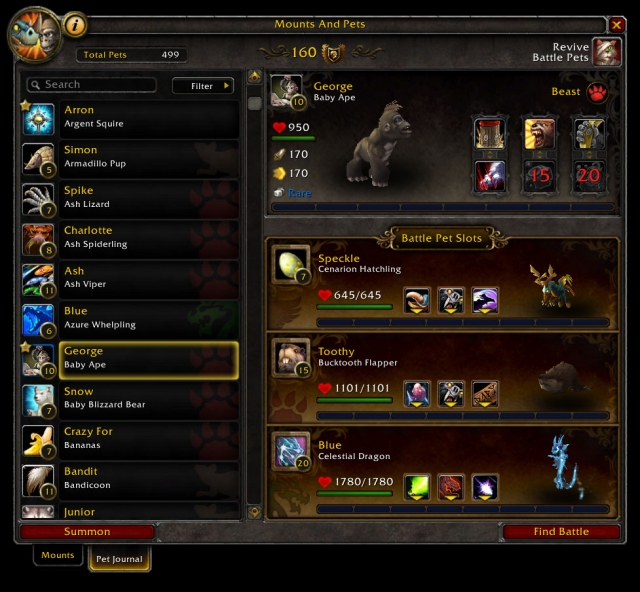The width and height of the screenshot is (640, 592).
Task: Select Arron the Argent Squire
Action: pos(130,118)
